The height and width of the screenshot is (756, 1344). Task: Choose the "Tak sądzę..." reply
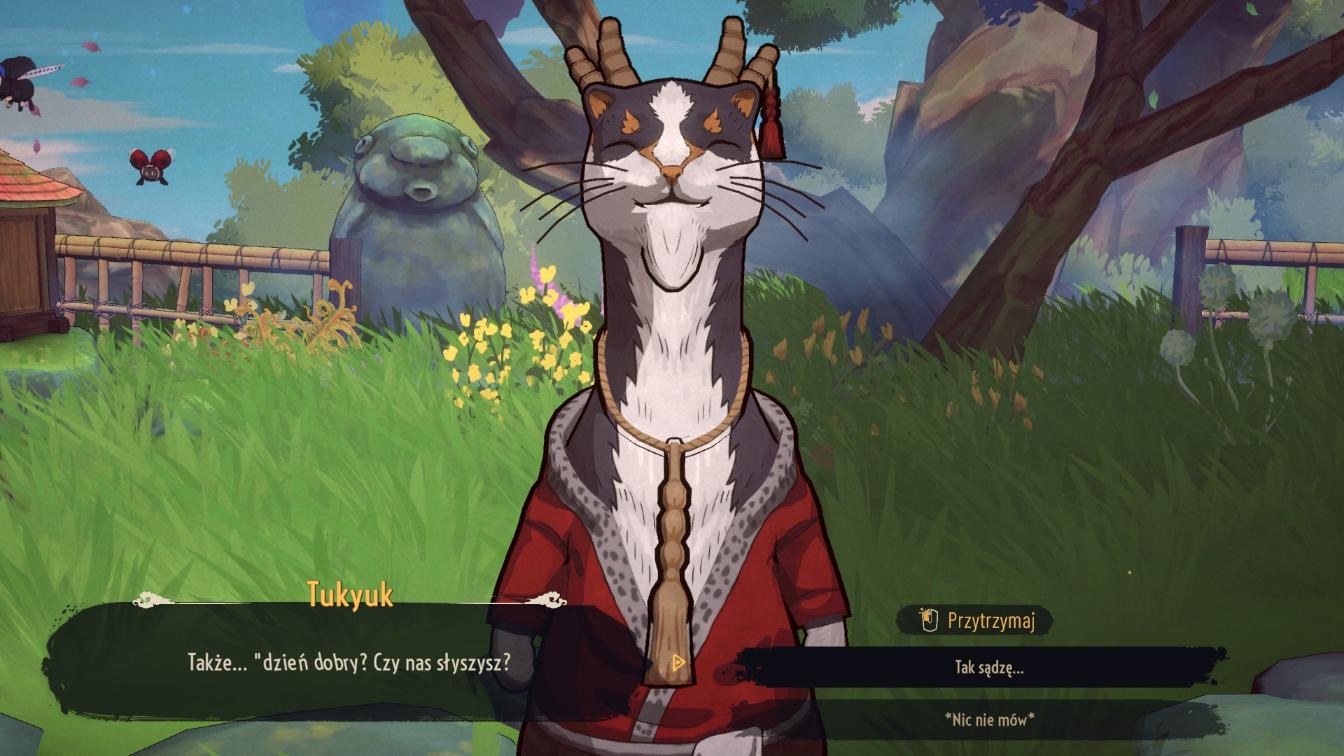(x=988, y=668)
